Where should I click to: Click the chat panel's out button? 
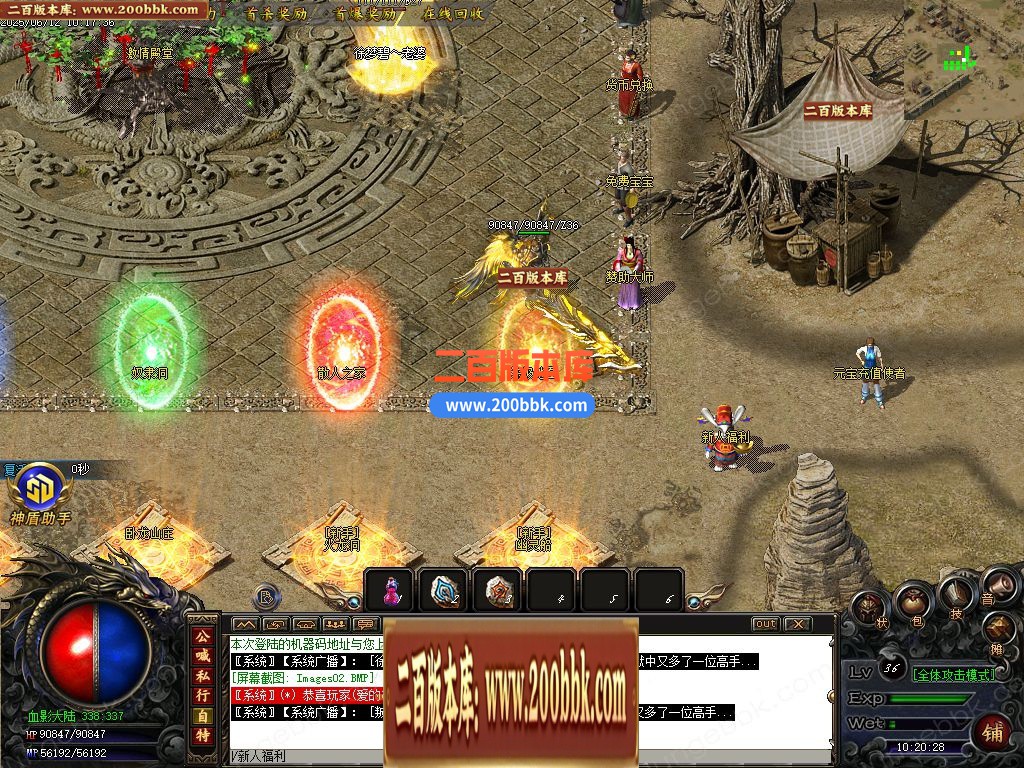coord(765,624)
